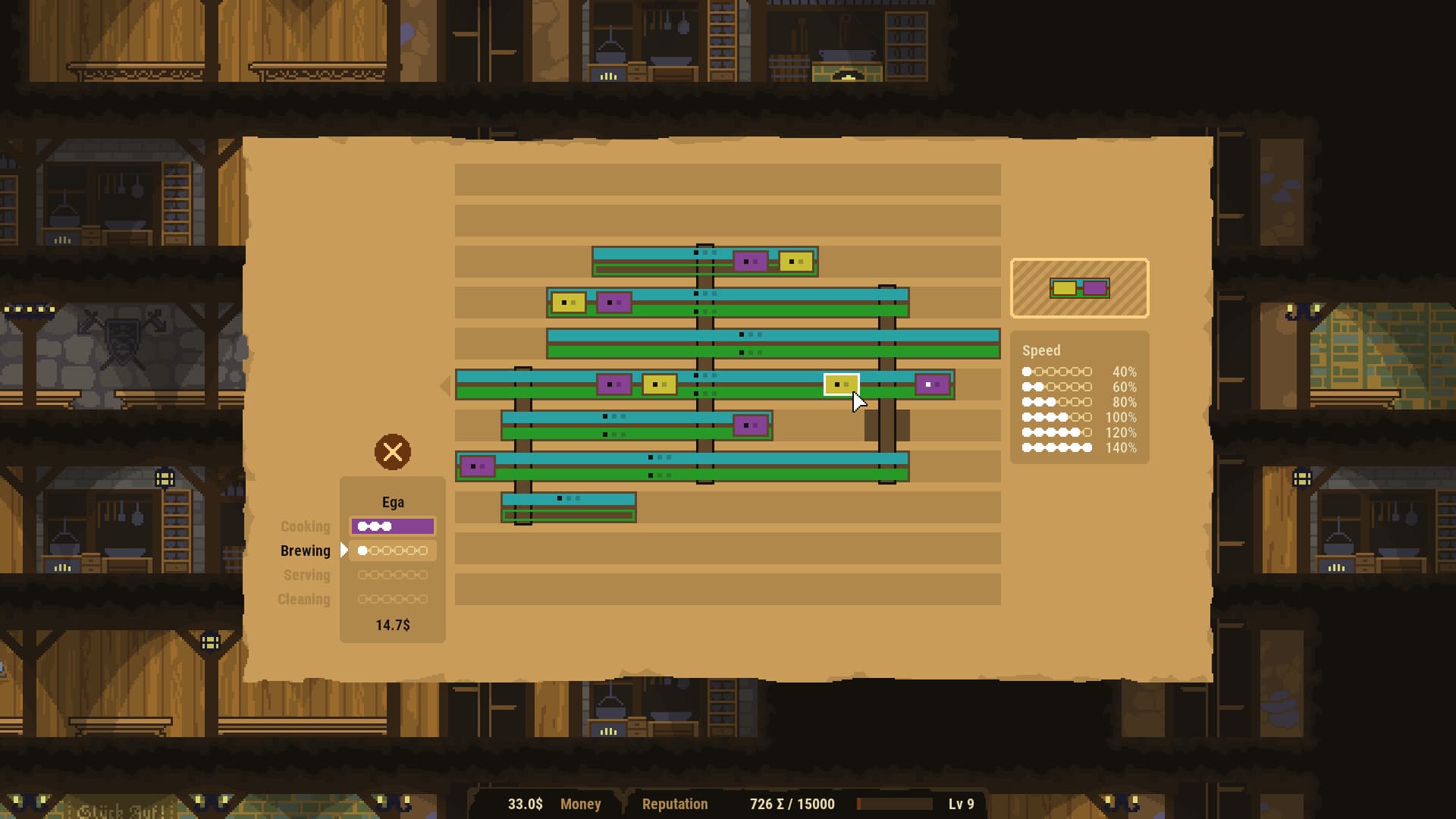Image resolution: width=1456 pixels, height=819 pixels.
Task: Click the purple task block on the fifth schedule row
Action: 751,425
